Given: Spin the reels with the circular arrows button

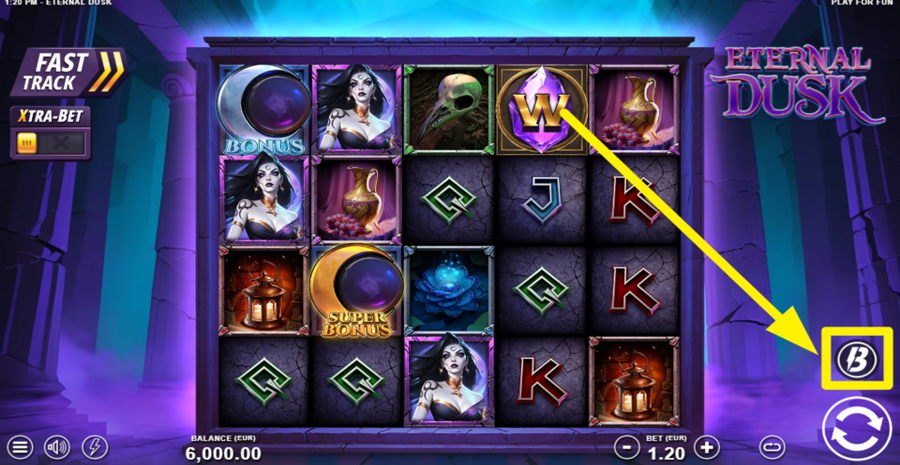Looking at the screenshot, I should pyautogui.click(x=856, y=431).
